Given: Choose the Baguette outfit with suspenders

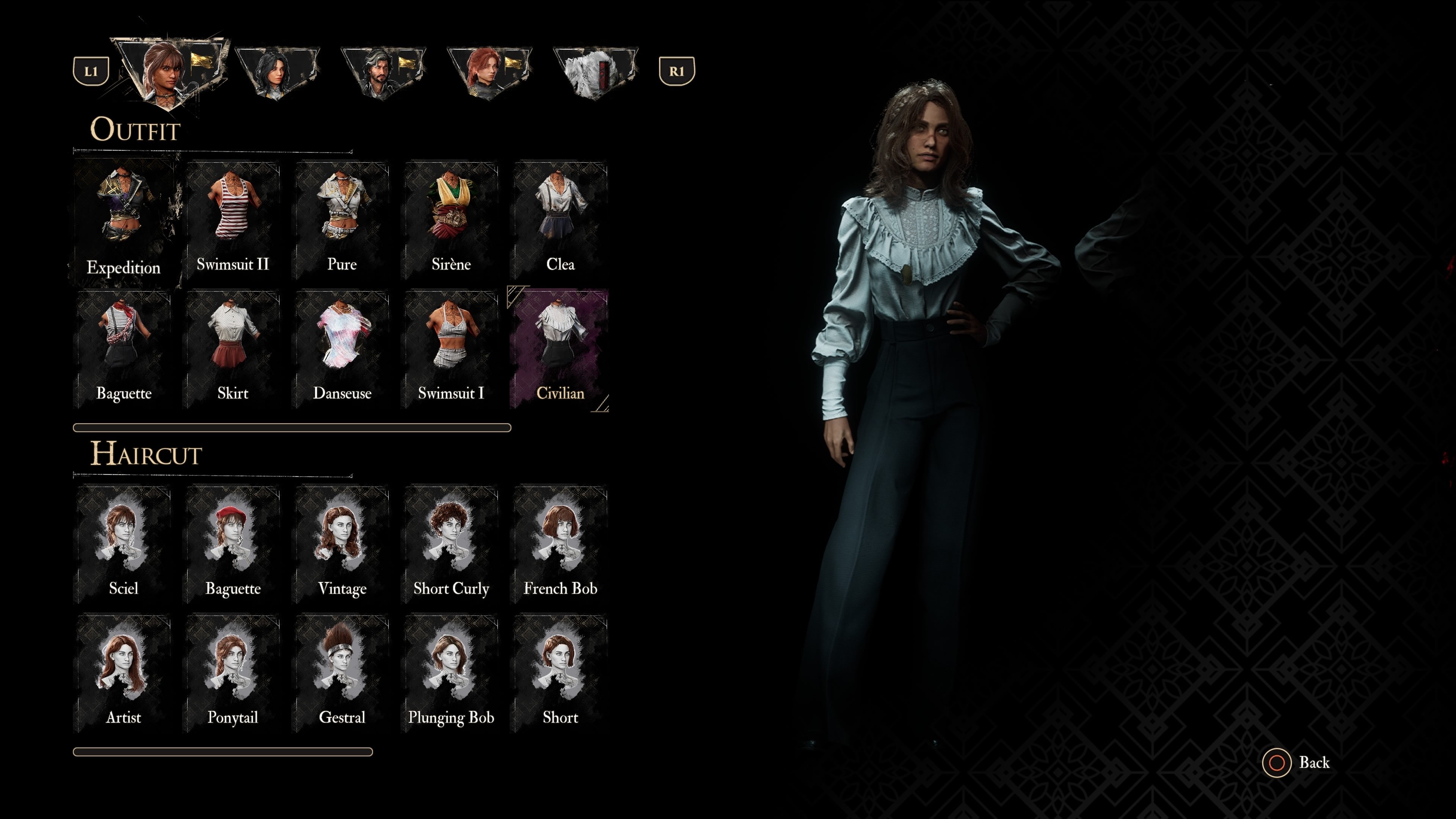Looking at the screenshot, I should pos(123,349).
